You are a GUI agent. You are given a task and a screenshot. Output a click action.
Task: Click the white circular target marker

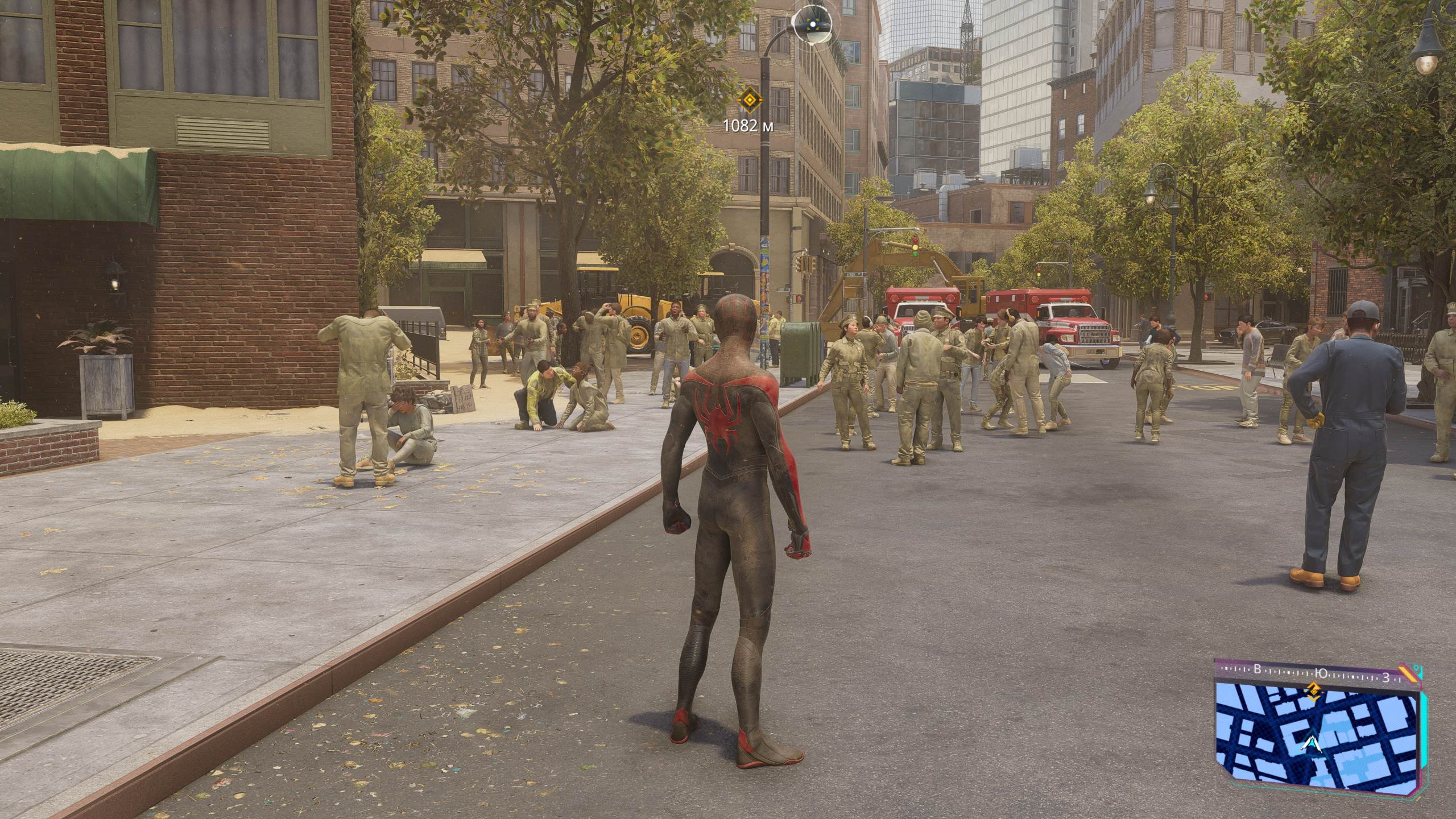813,24
